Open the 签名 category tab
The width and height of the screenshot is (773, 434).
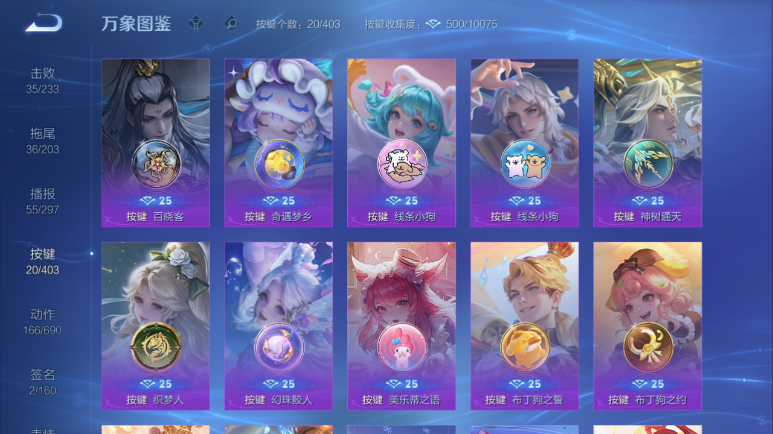(42, 381)
